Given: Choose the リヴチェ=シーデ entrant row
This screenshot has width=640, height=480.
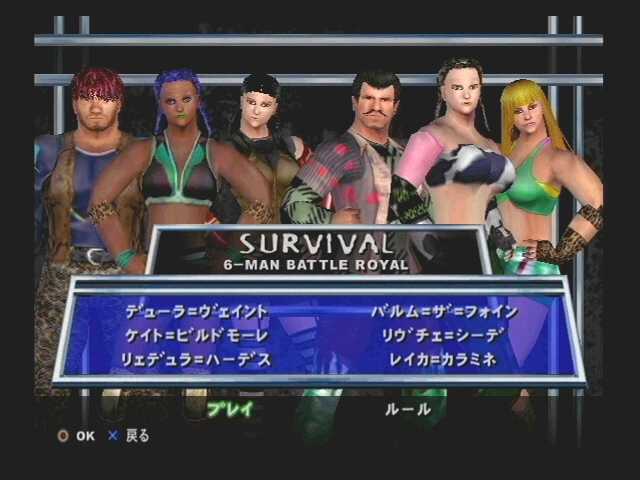Looking at the screenshot, I should (x=435, y=334).
